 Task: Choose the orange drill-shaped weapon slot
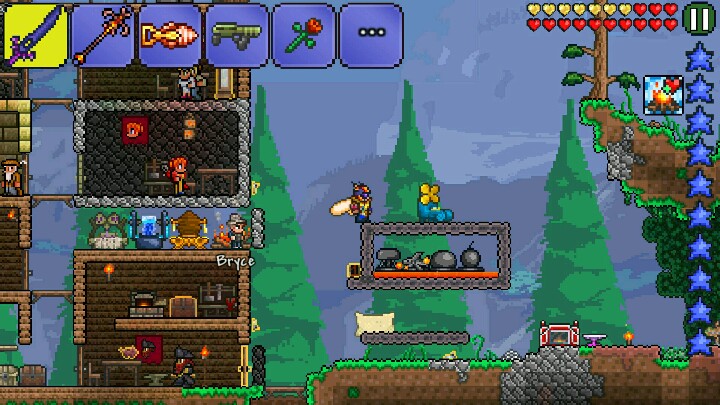[x=169, y=35]
